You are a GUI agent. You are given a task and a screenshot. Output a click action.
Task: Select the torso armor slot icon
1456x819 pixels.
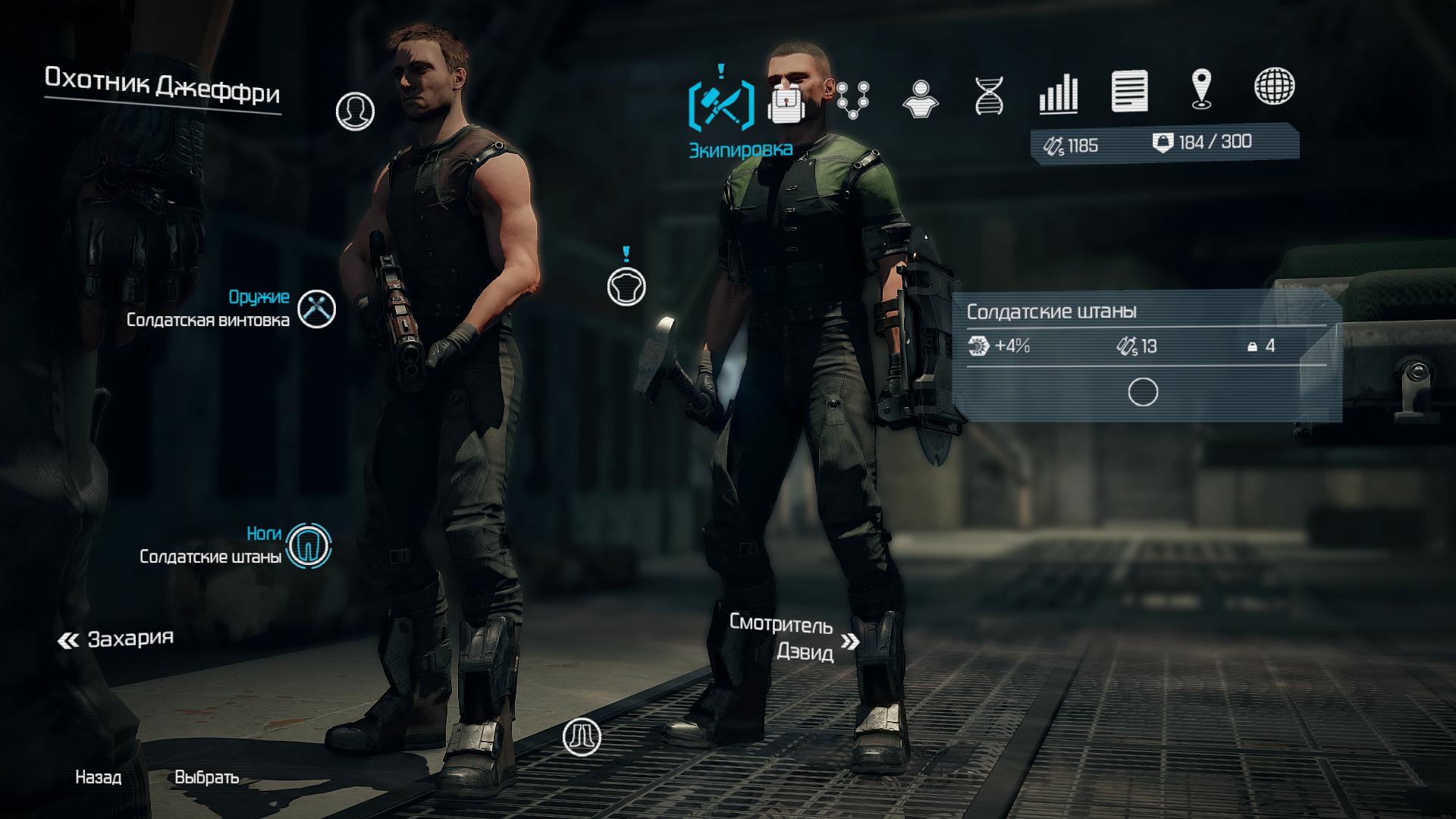click(x=626, y=286)
